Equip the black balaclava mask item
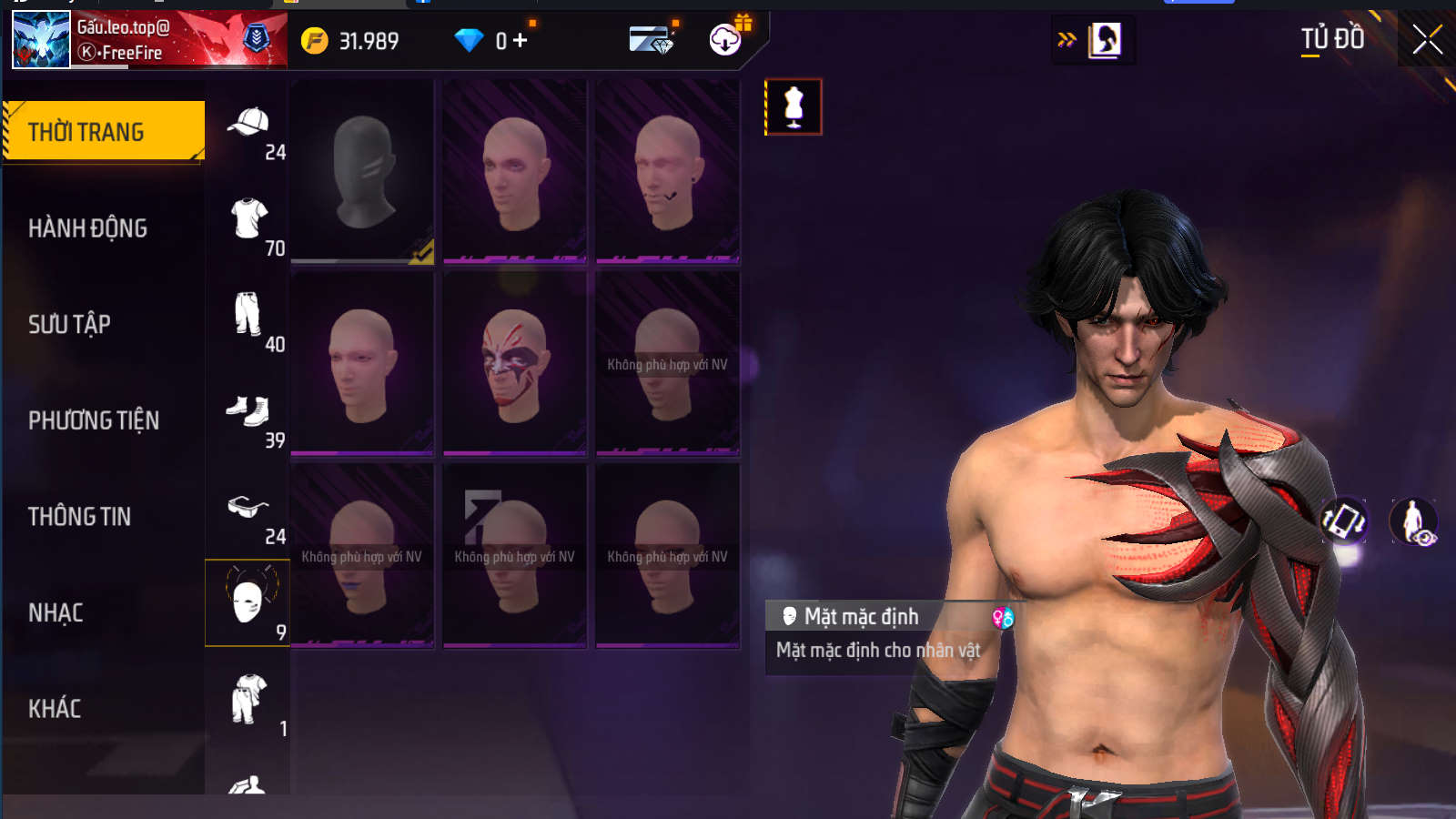Viewport: 1456px width, 819px height. (x=362, y=172)
